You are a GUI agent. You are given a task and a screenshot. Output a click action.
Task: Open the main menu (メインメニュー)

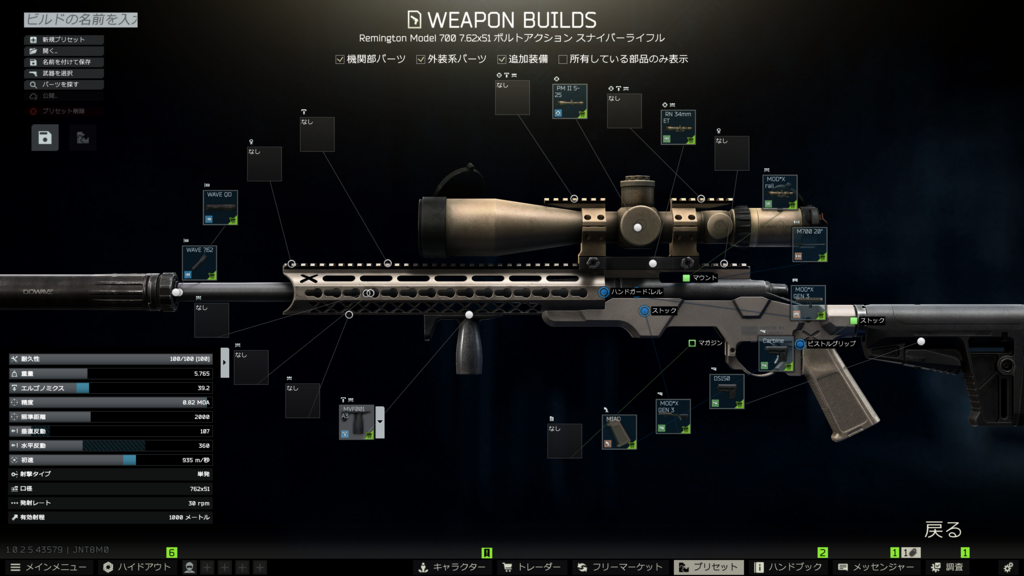click(48, 567)
